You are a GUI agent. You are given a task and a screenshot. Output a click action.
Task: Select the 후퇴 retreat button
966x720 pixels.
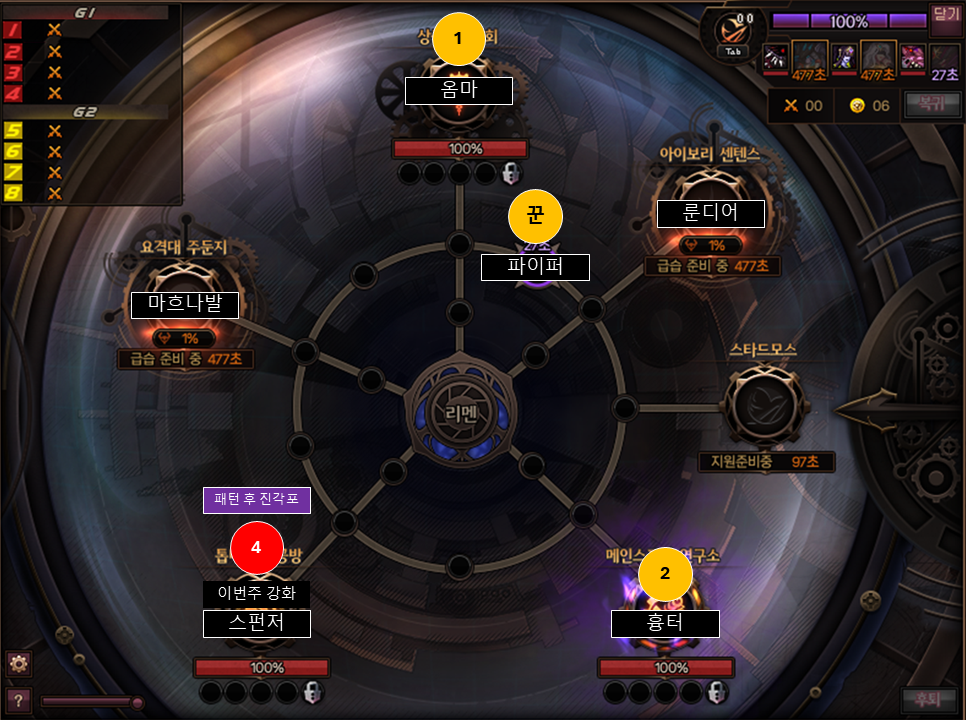(x=929, y=698)
